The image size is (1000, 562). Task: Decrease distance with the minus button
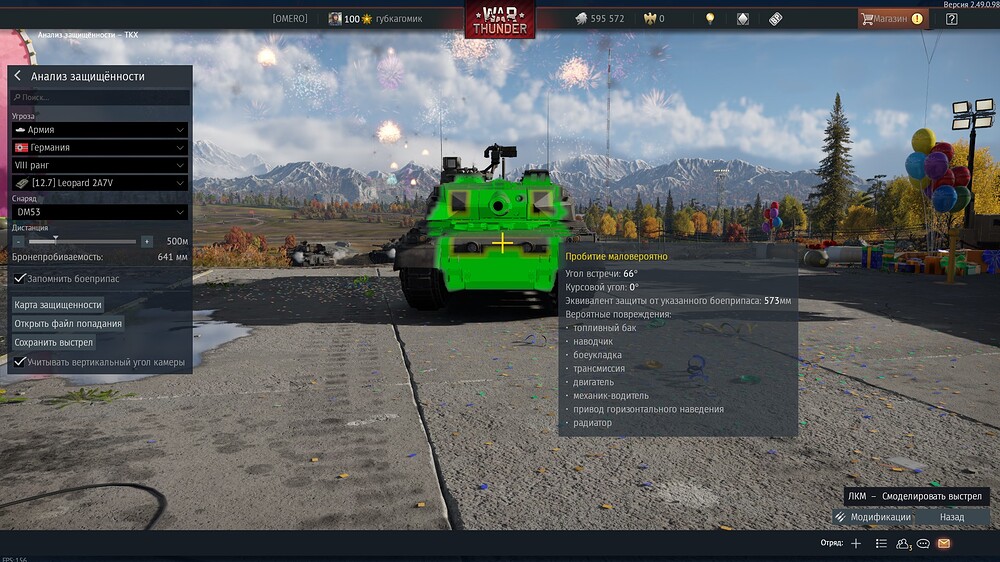pos(18,242)
